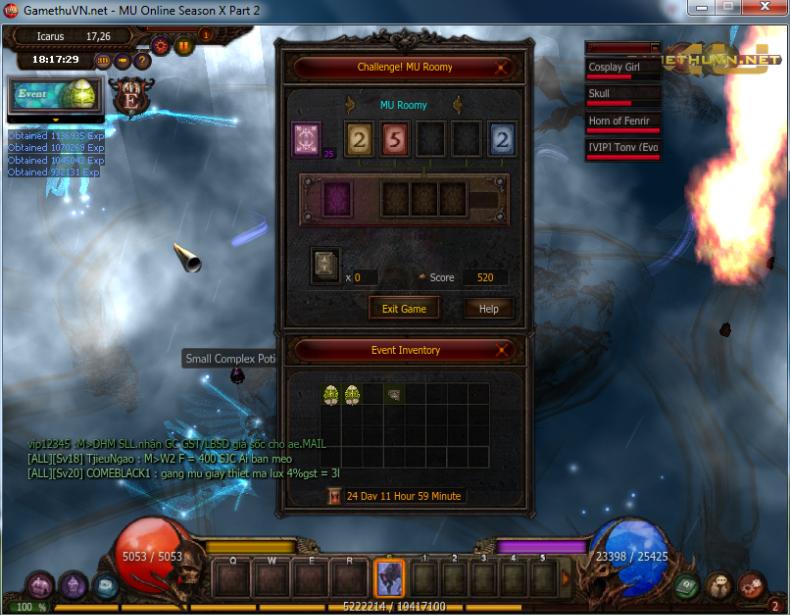
Task: Choose the blue number 2 card
Action: (502, 139)
